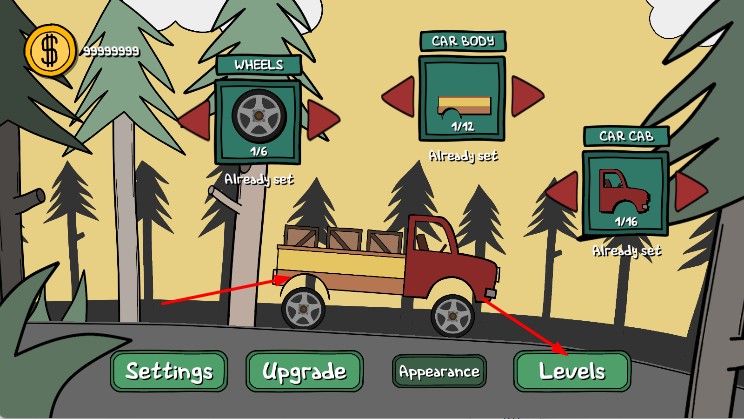Show the next wheels option
744x419 pixels.
pos(322,120)
